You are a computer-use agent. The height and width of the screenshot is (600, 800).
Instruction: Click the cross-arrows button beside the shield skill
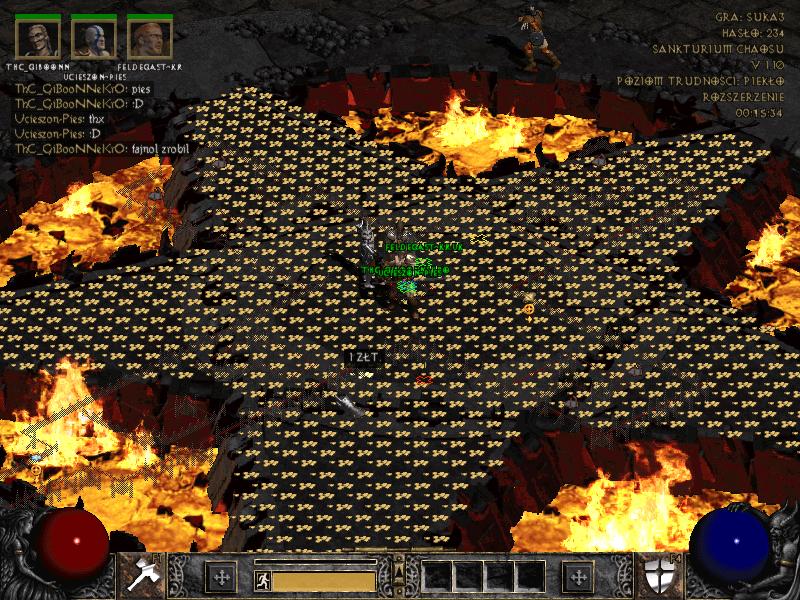pyautogui.click(x=577, y=577)
